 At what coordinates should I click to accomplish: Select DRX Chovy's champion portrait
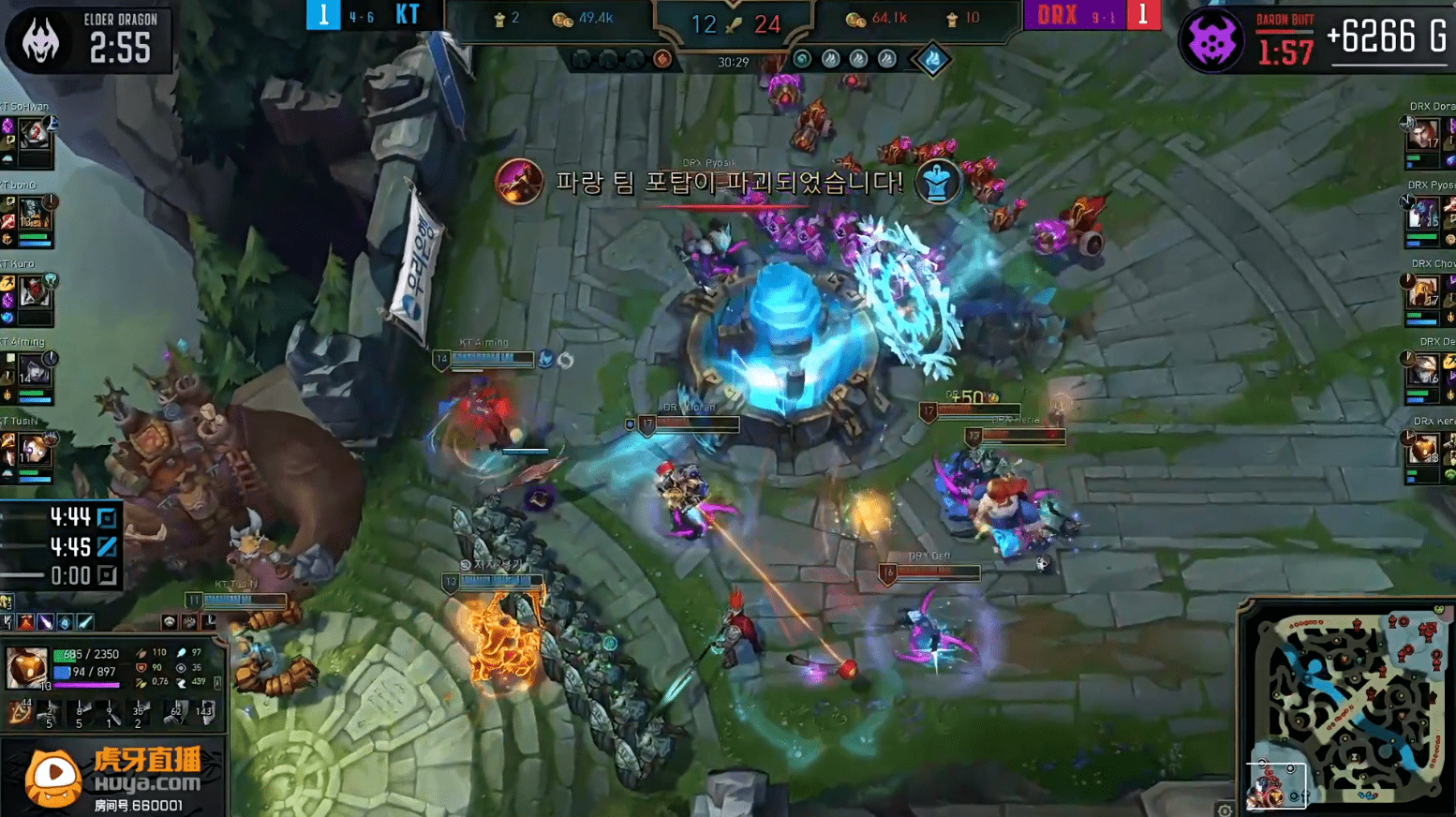coord(1422,292)
